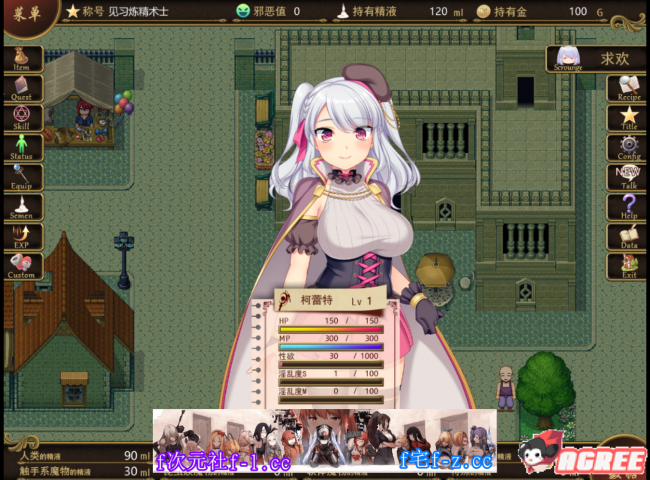The image size is (650, 480).
Task: Choose the Exit menu entry
Action: pyautogui.click(x=628, y=266)
